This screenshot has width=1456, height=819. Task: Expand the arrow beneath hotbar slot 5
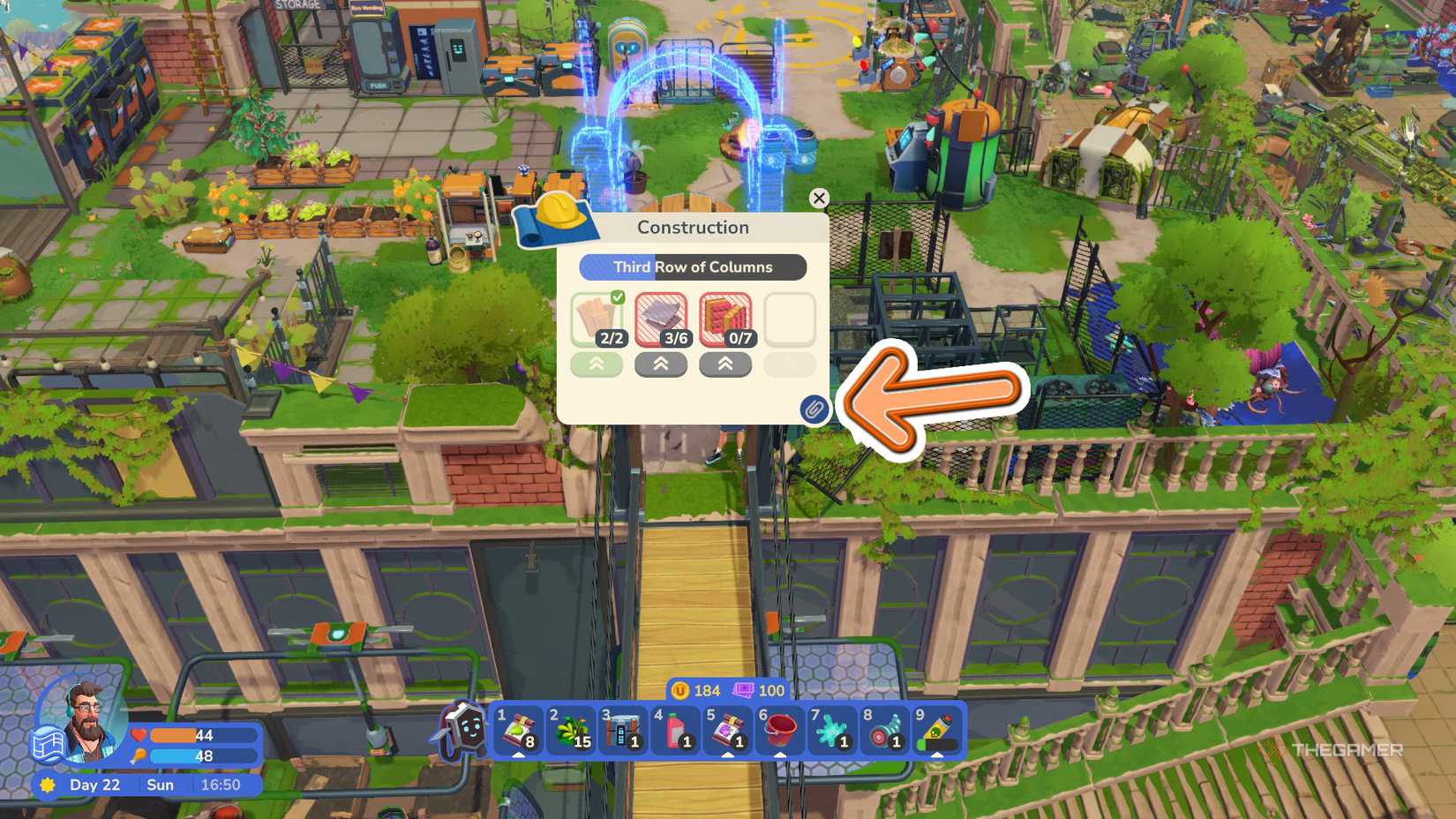click(x=726, y=757)
